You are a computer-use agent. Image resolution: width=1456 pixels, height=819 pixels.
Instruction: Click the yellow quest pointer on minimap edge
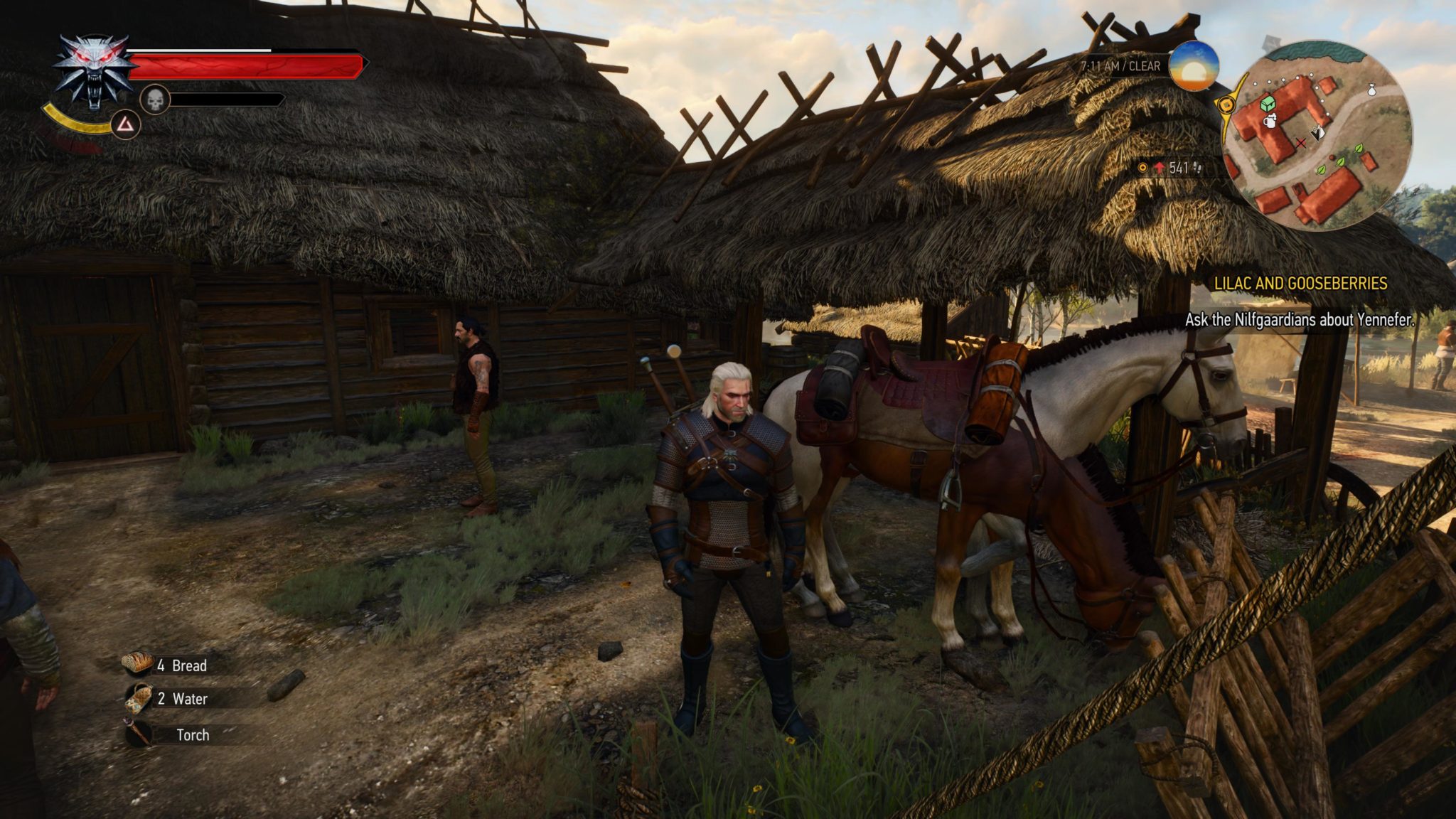point(1228,105)
